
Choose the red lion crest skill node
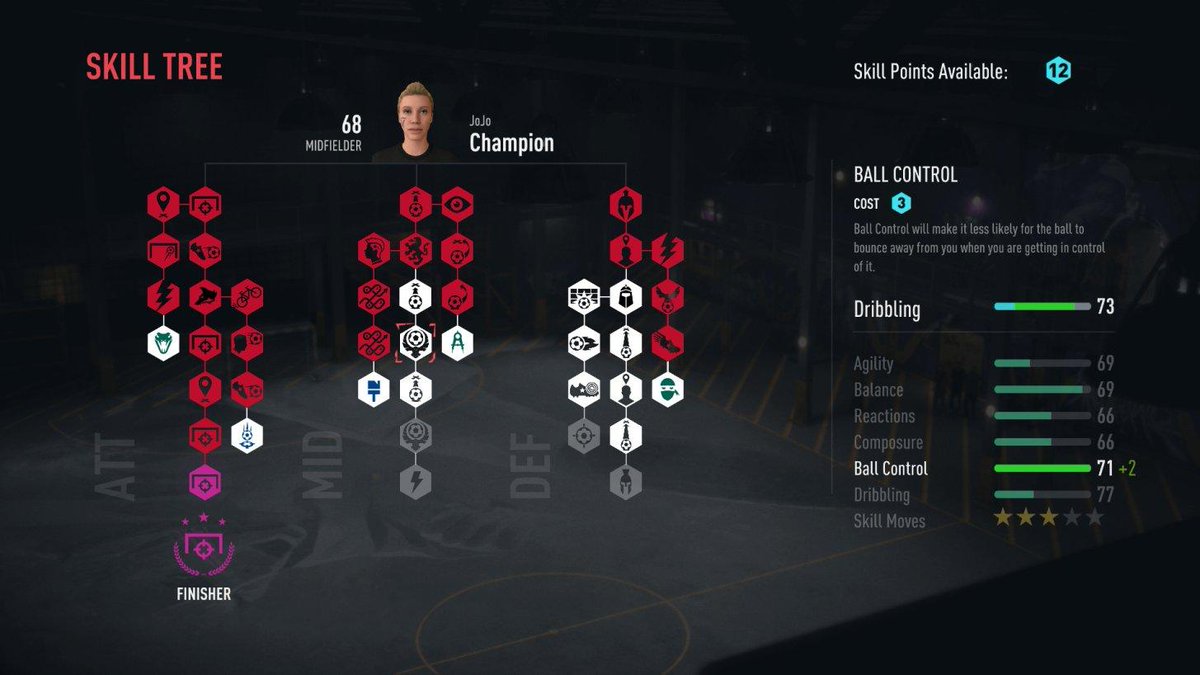(x=415, y=250)
